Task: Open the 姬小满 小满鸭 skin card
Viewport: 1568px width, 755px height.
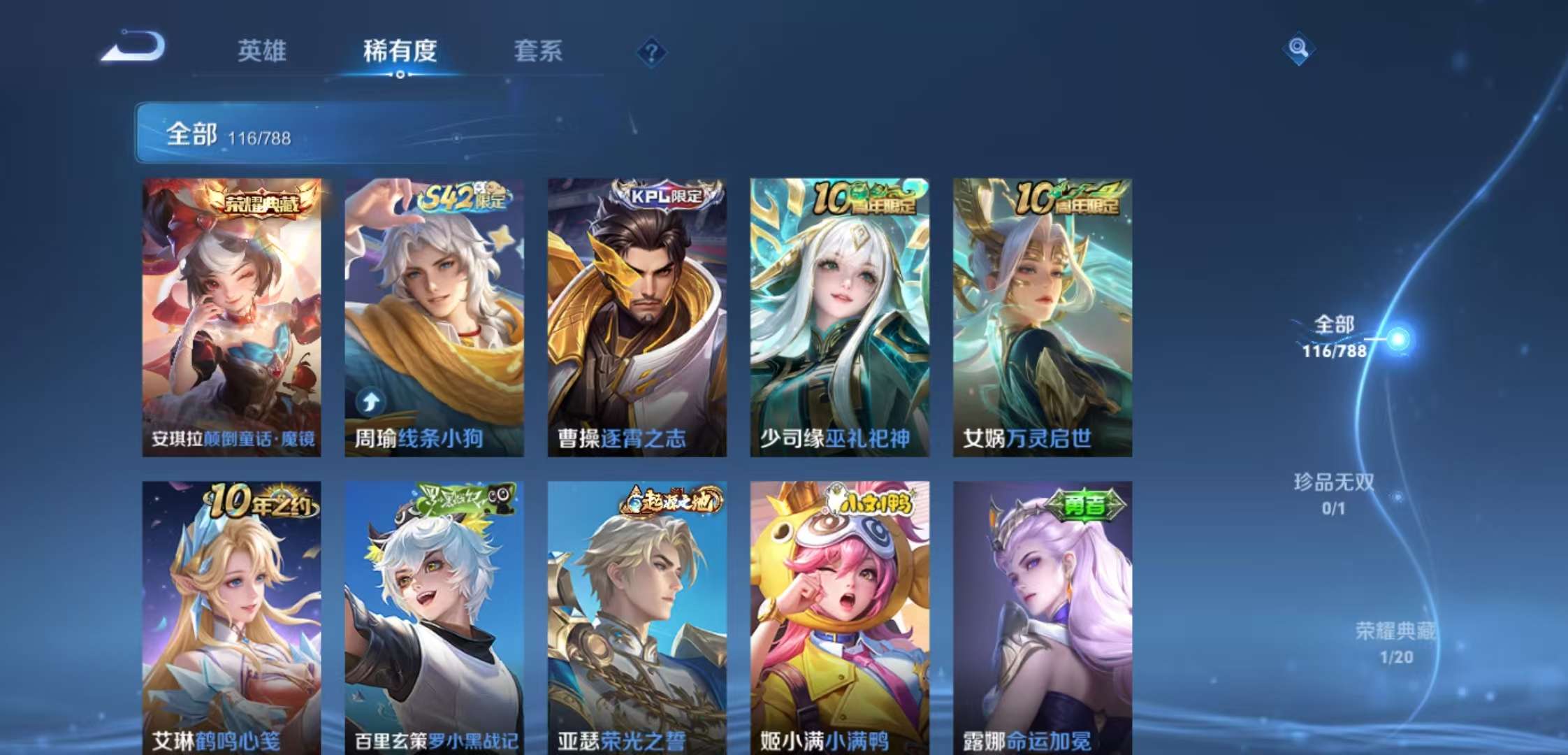Action: (x=839, y=615)
